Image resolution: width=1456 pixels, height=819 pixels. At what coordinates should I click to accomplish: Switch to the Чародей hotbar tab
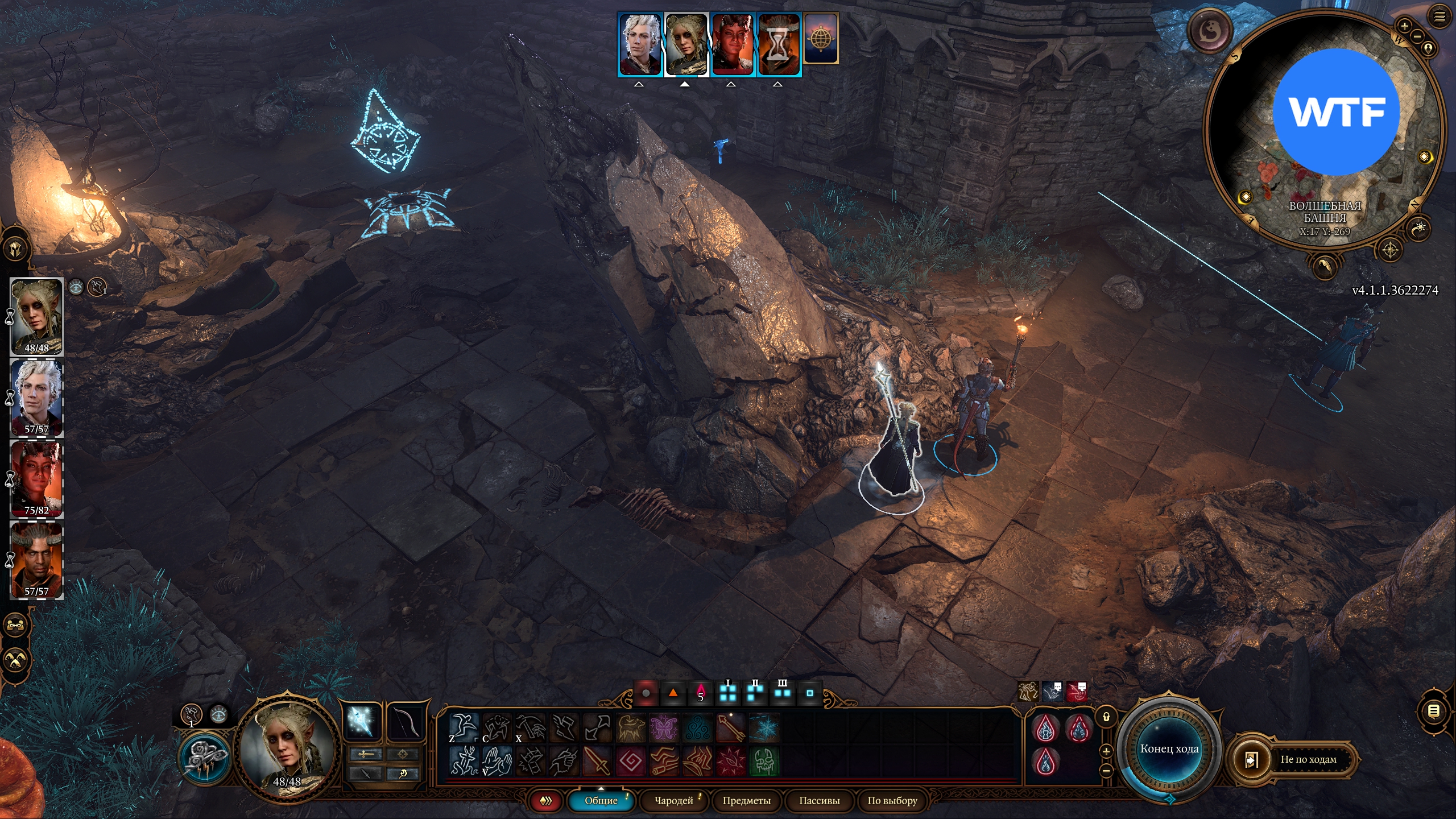(x=674, y=800)
